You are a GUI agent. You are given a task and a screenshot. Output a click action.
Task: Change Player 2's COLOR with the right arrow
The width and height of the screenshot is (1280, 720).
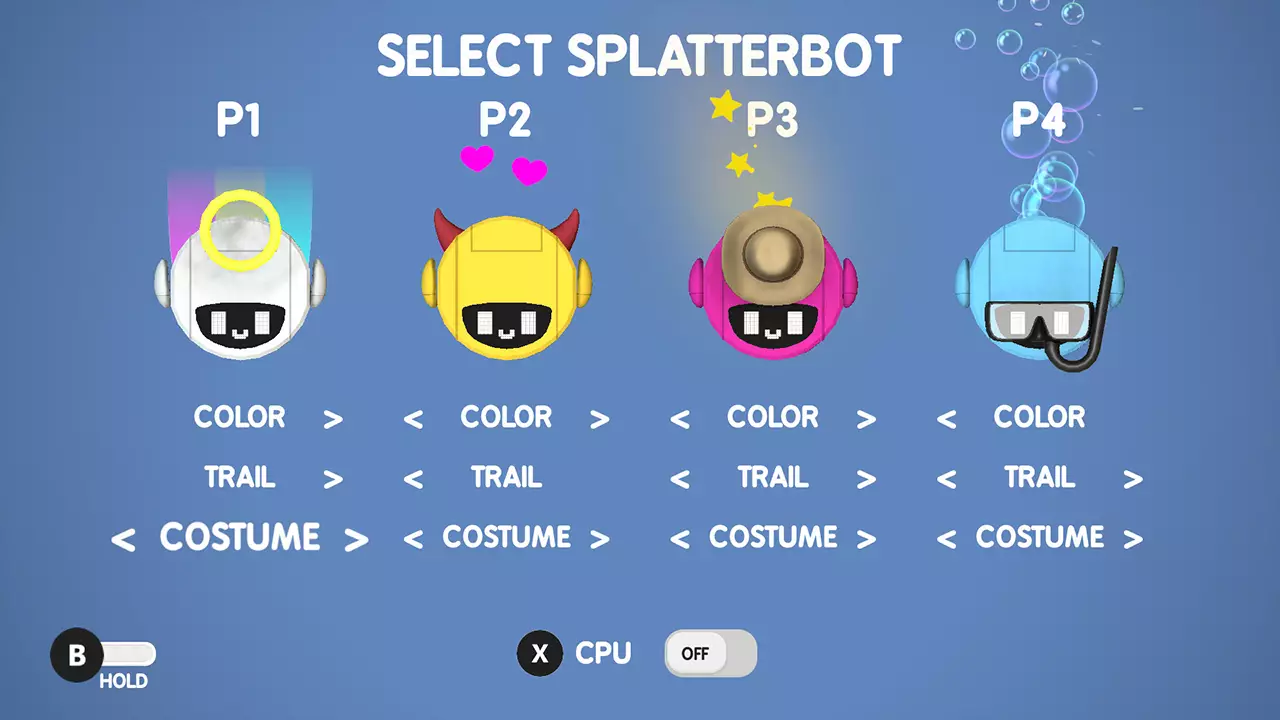(x=600, y=419)
